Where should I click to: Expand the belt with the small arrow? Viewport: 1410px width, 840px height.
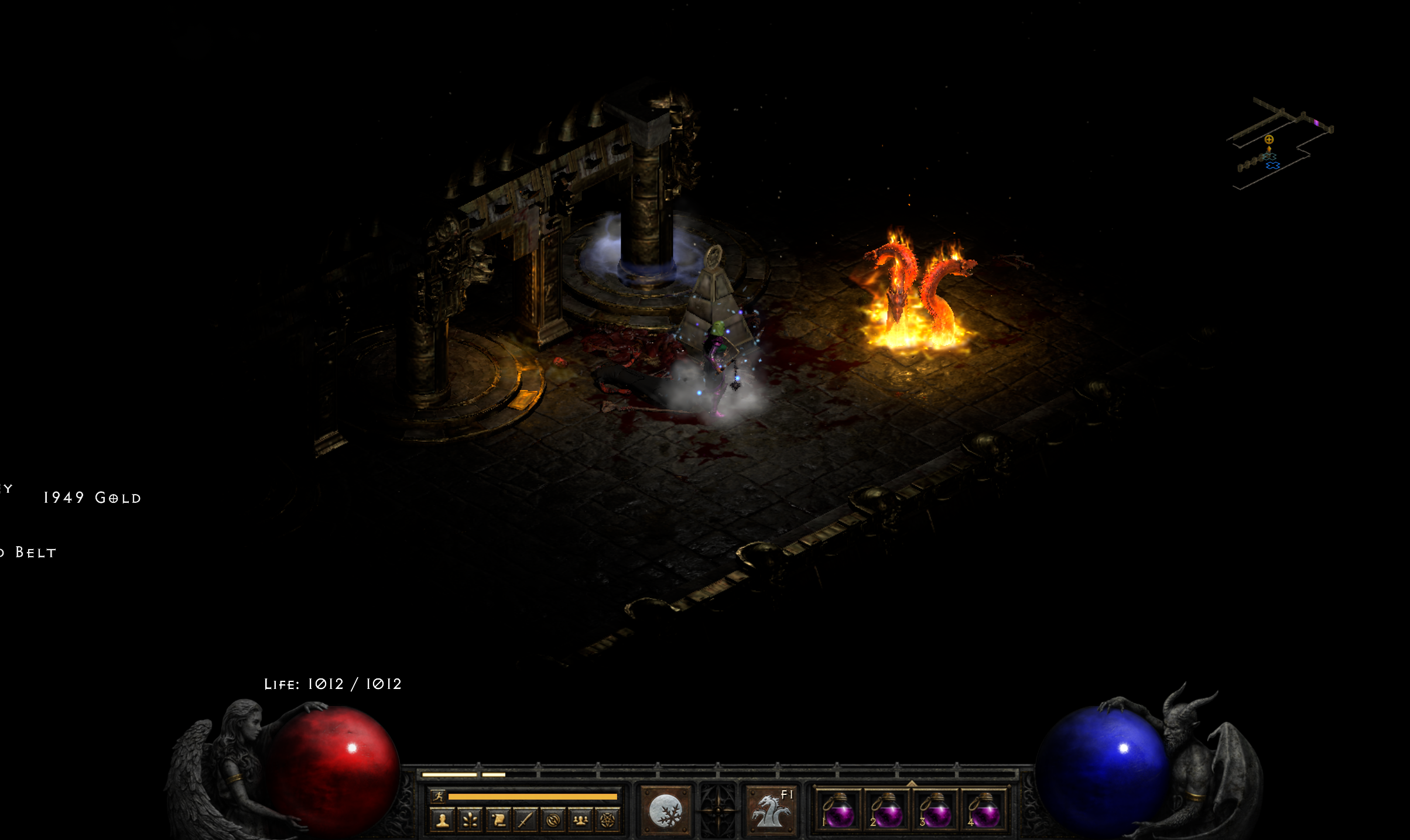[x=912, y=783]
